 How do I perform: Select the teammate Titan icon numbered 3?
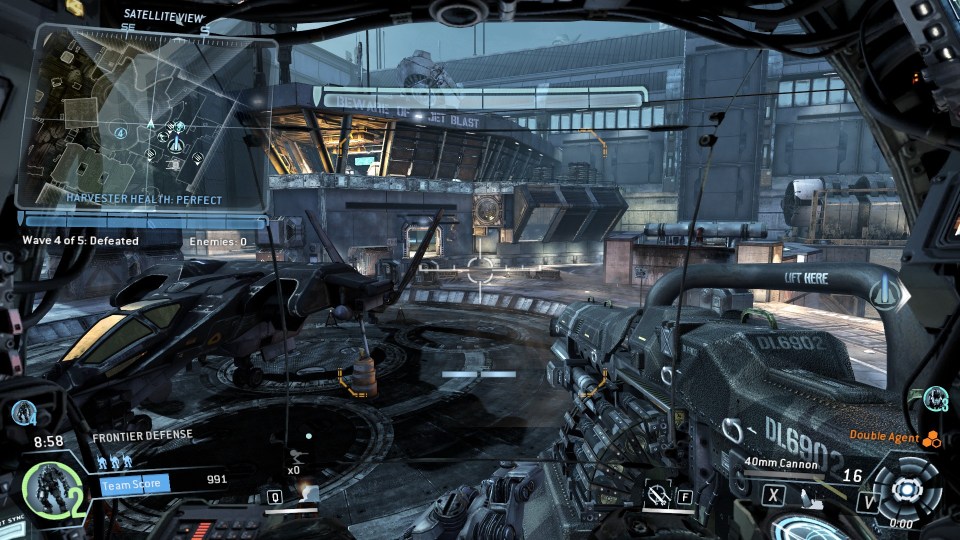[x=935, y=398]
